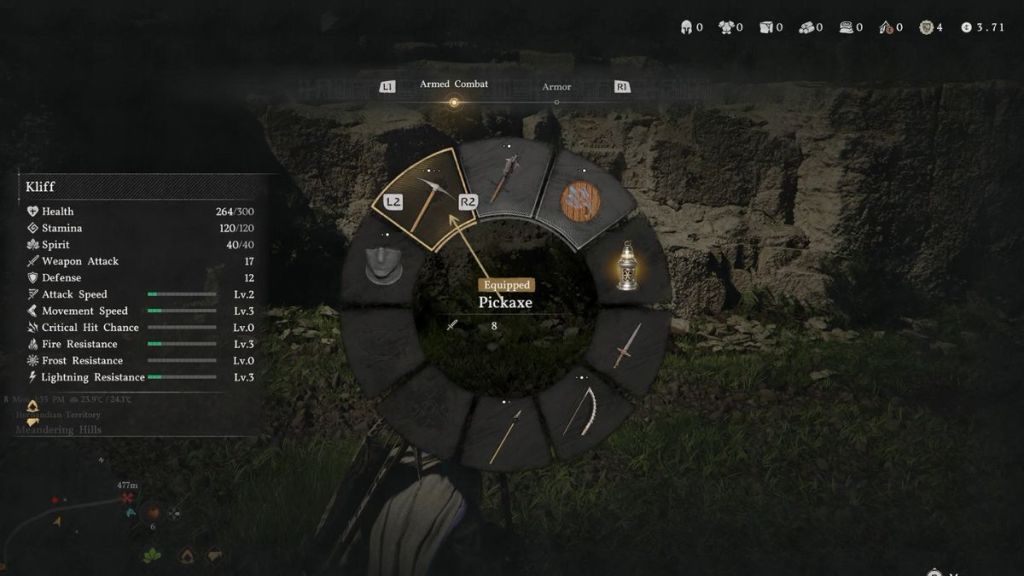Click the red crossed quest marker on minimap
This screenshot has height=576, width=1024.
(x=131, y=513)
